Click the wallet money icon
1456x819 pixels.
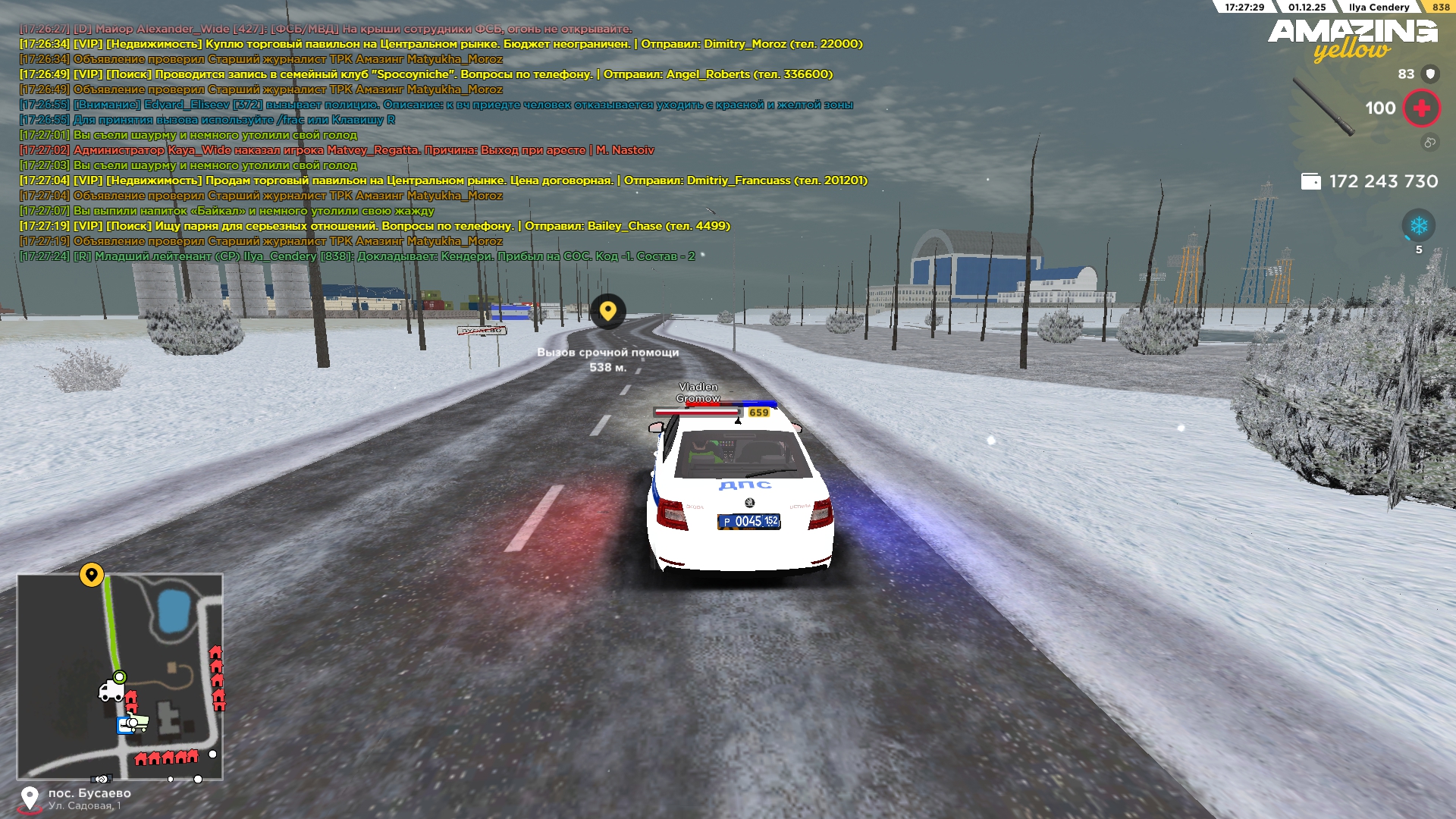point(1310,181)
